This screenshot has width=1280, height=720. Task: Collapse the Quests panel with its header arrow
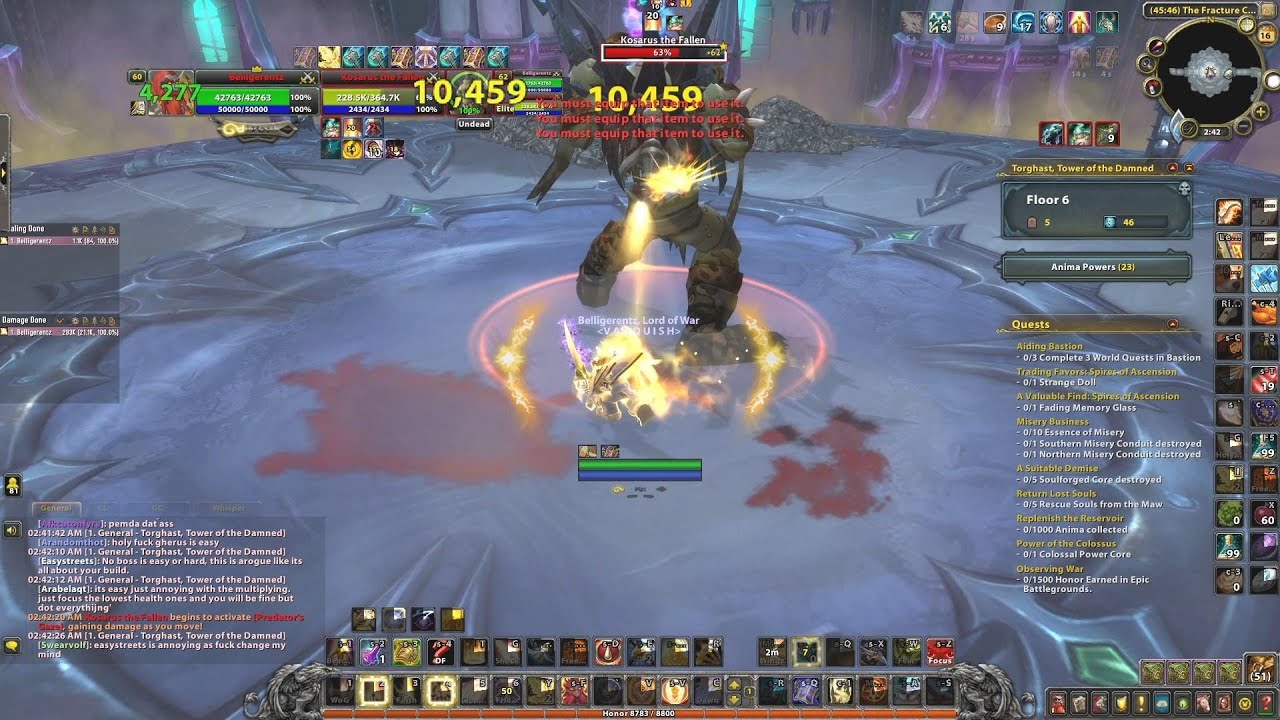pos(1172,323)
